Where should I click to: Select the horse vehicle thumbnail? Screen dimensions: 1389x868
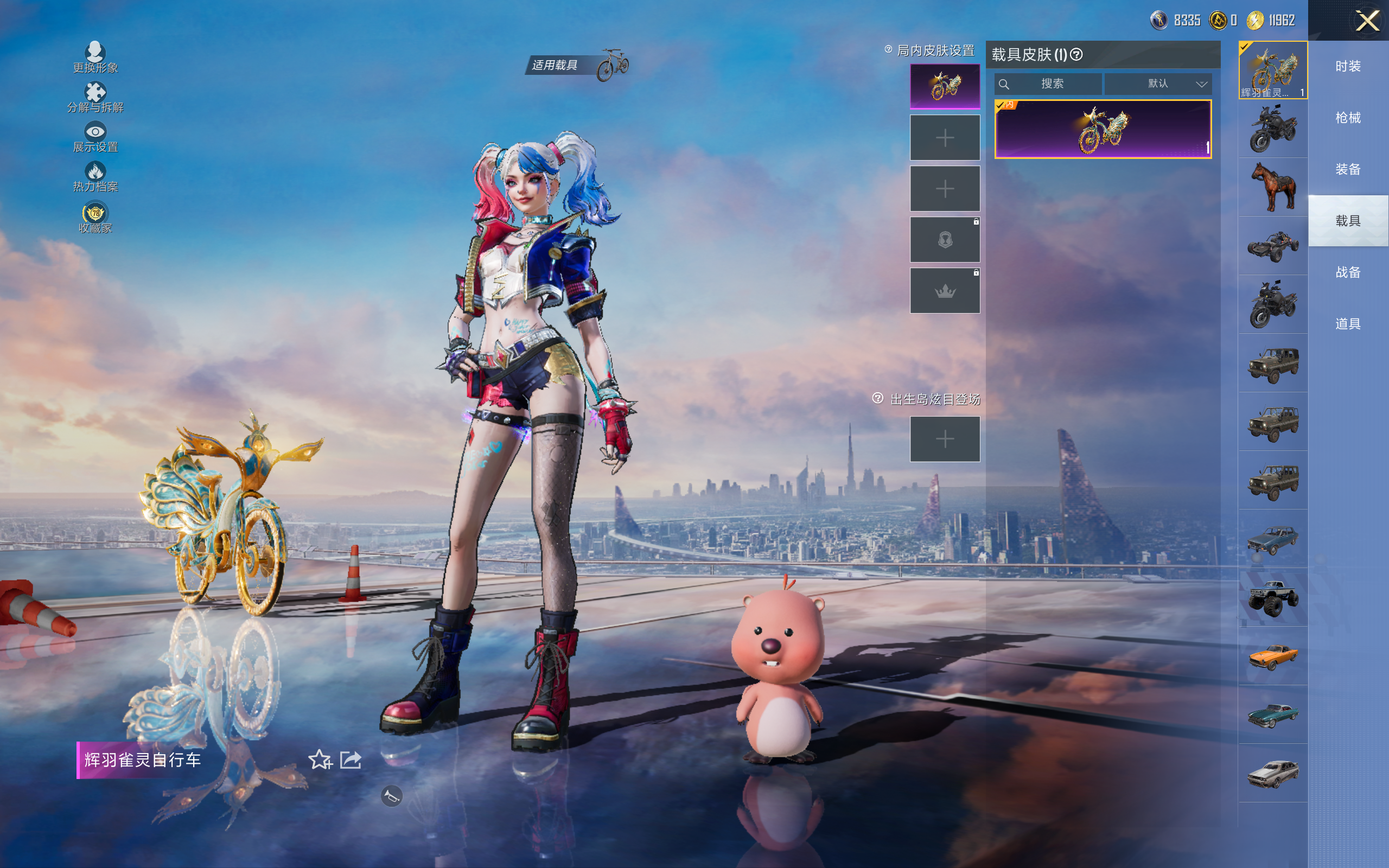[1272, 187]
